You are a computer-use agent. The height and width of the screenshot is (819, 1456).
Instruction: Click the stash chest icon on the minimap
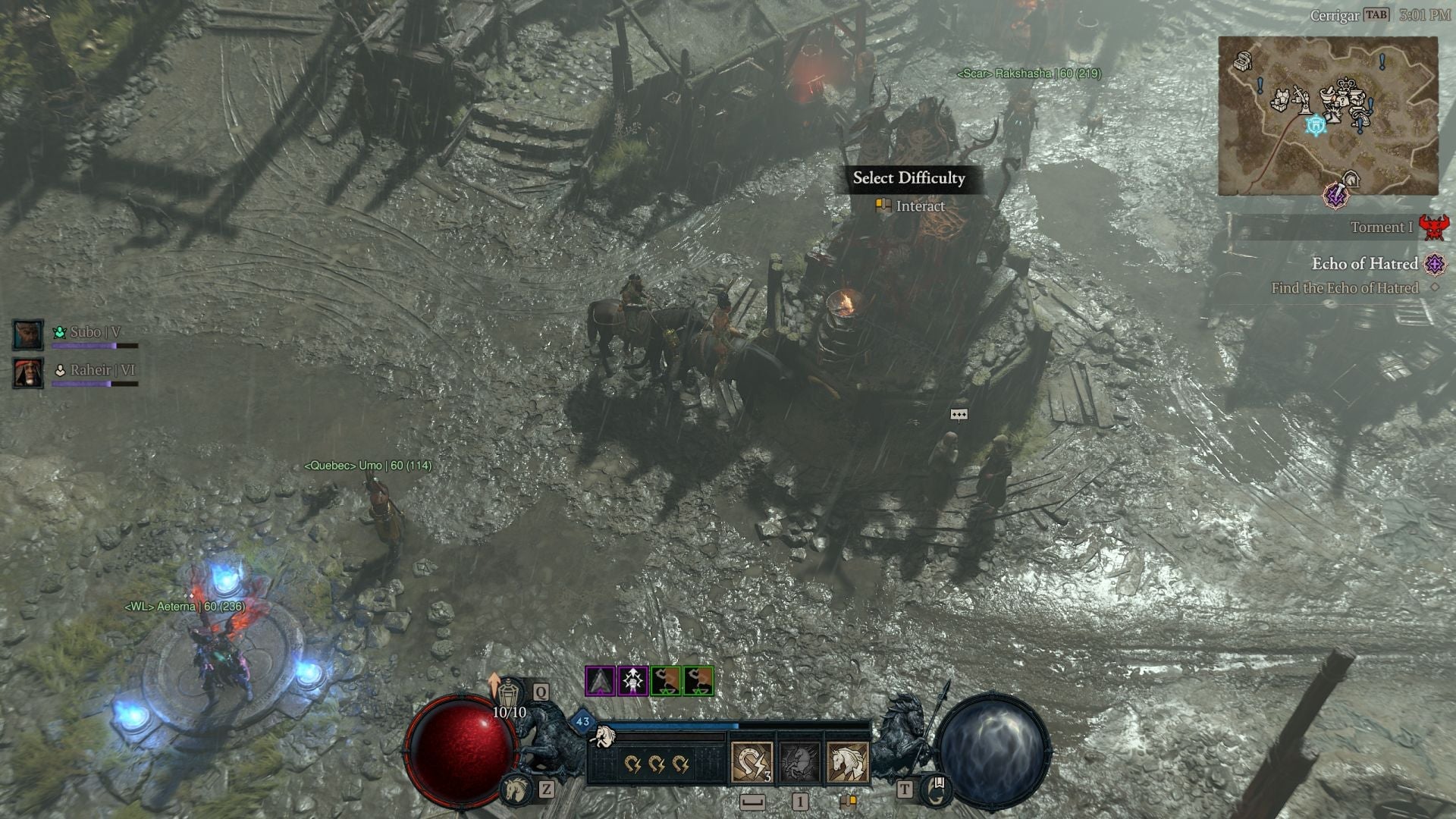(1244, 61)
